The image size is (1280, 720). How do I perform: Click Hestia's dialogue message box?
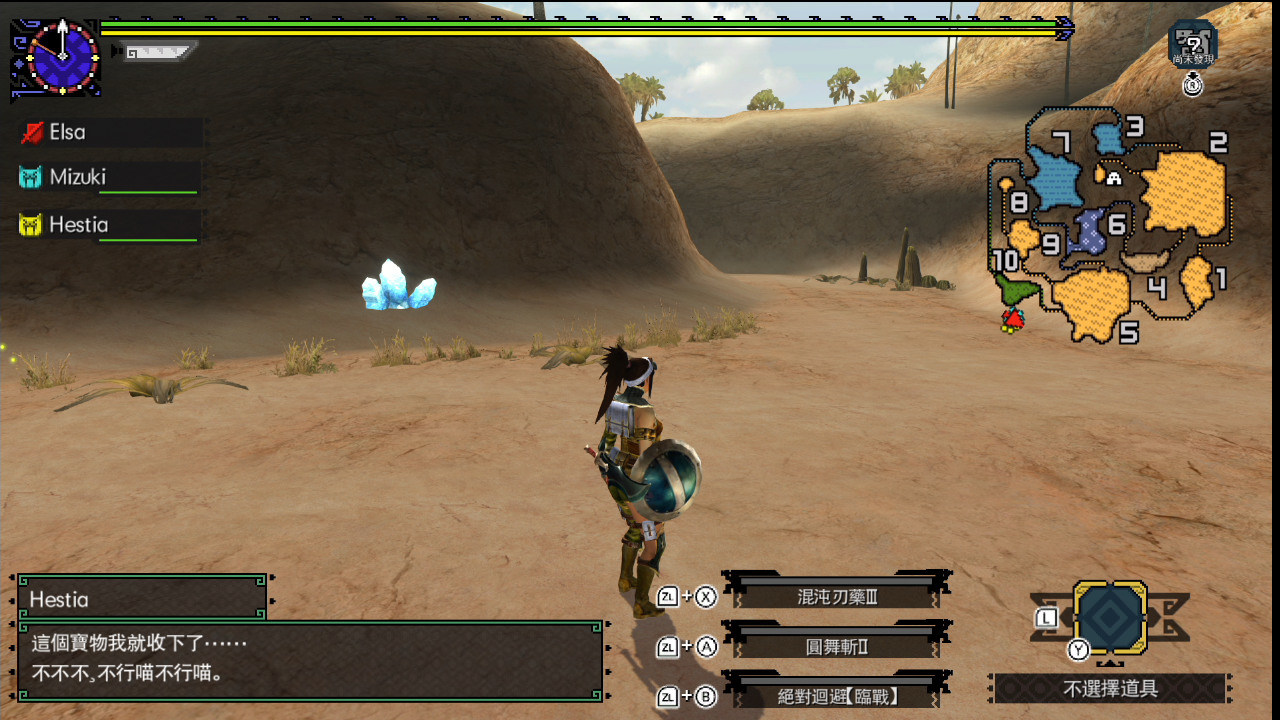pos(310,660)
